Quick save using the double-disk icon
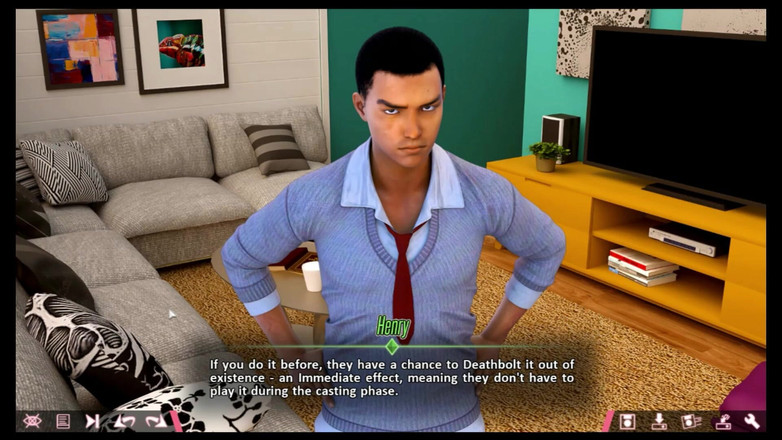This screenshot has height=440, width=782. pos(691,421)
